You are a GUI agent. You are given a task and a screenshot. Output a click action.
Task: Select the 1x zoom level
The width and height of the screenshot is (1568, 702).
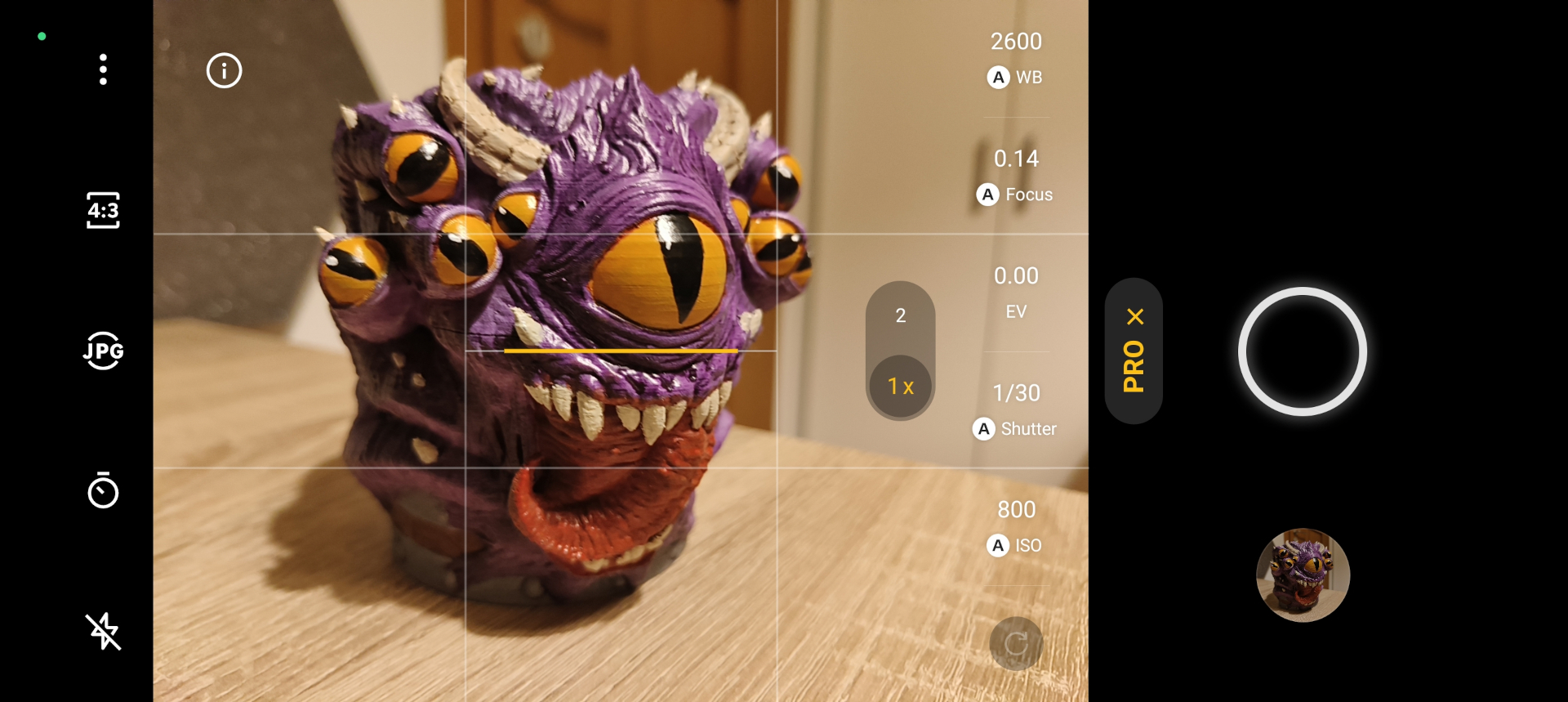point(900,386)
